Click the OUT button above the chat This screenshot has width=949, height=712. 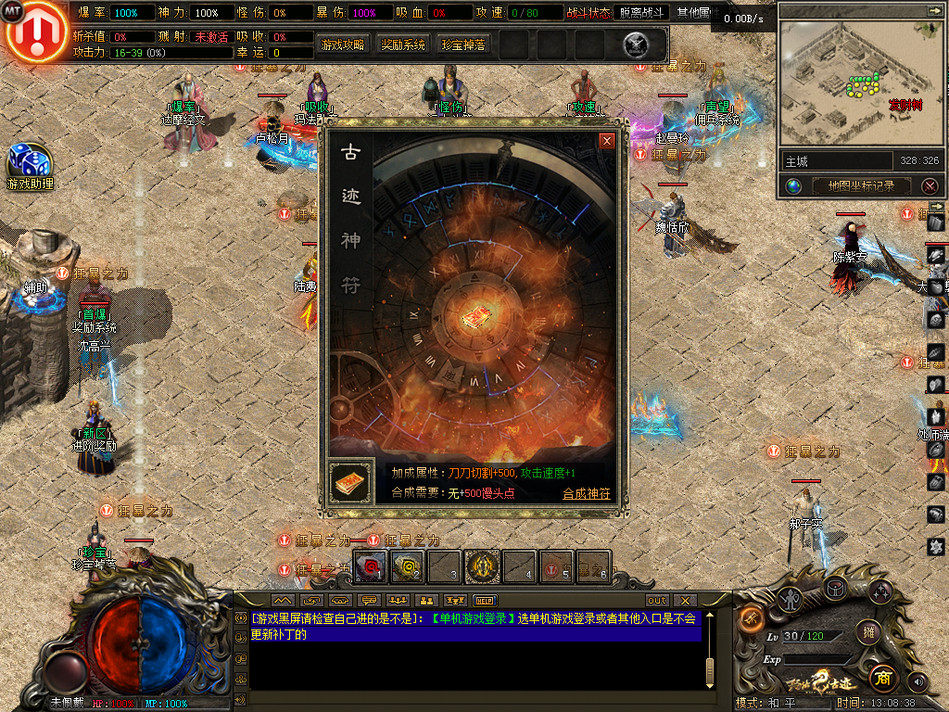(657, 600)
